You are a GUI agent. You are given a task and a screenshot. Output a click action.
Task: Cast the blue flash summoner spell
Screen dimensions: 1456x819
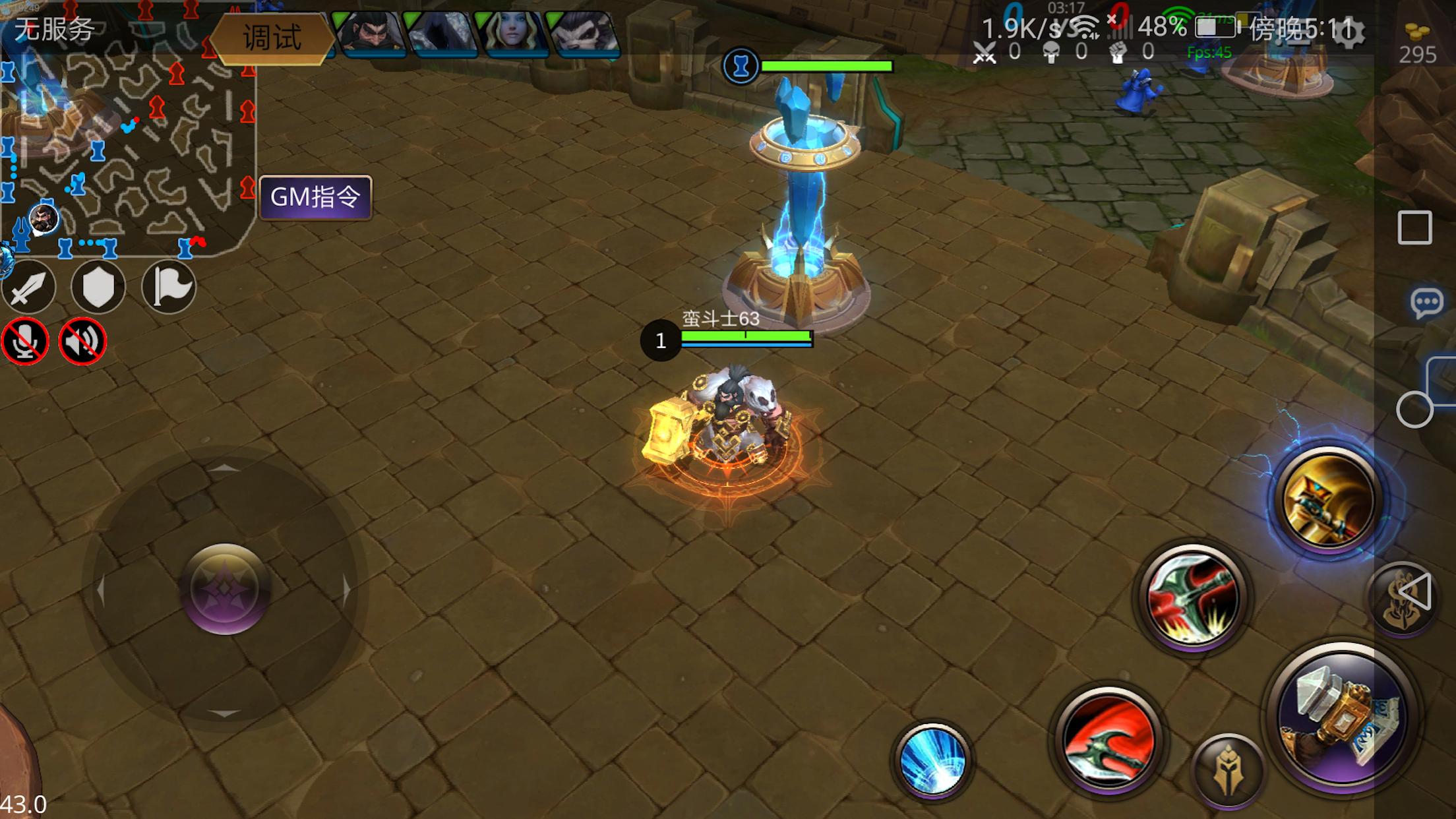coord(932,760)
